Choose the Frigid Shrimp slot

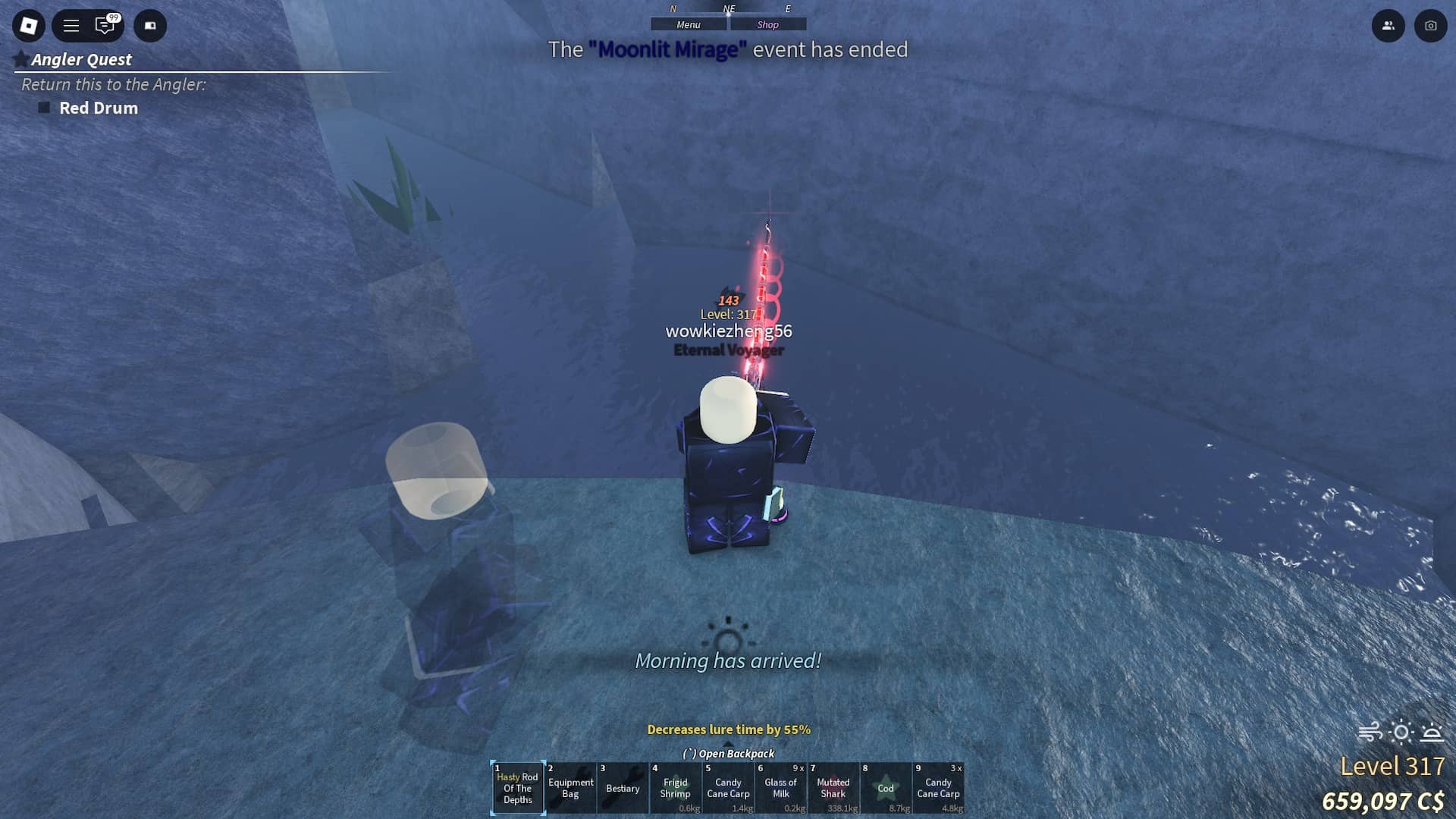click(675, 789)
